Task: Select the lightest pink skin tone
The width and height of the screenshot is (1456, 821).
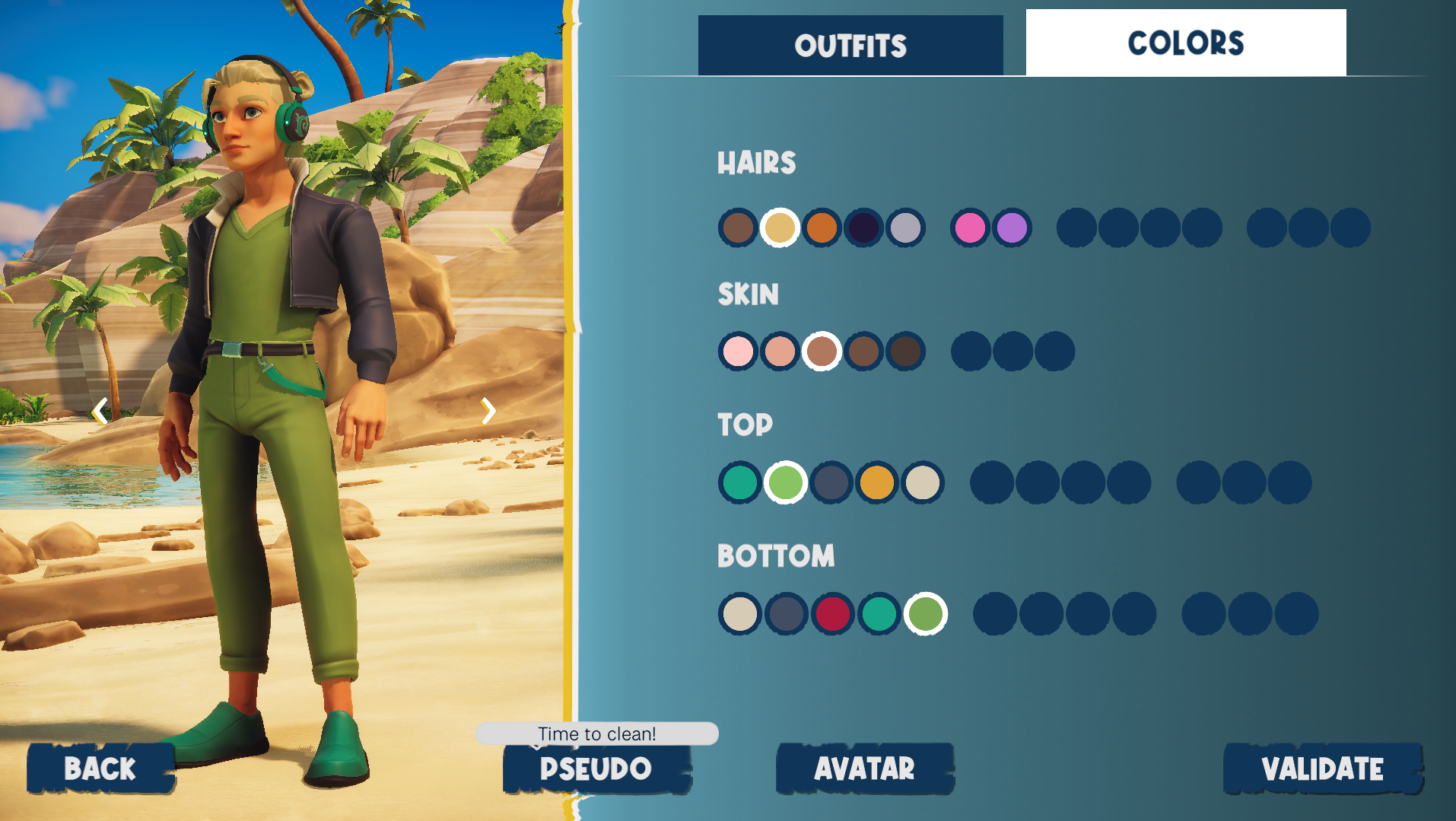Action: pyautogui.click(x=738, y=352)
